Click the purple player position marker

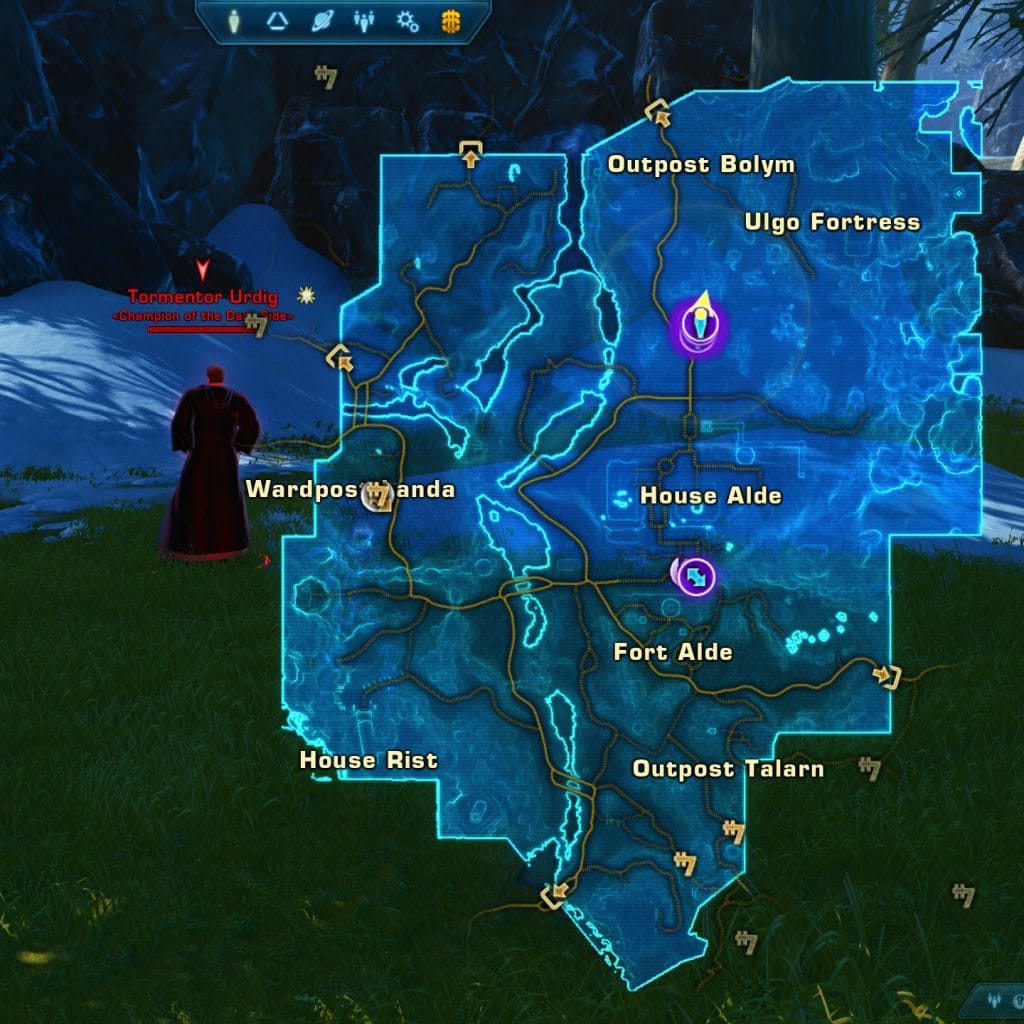(x=699, y=326)
